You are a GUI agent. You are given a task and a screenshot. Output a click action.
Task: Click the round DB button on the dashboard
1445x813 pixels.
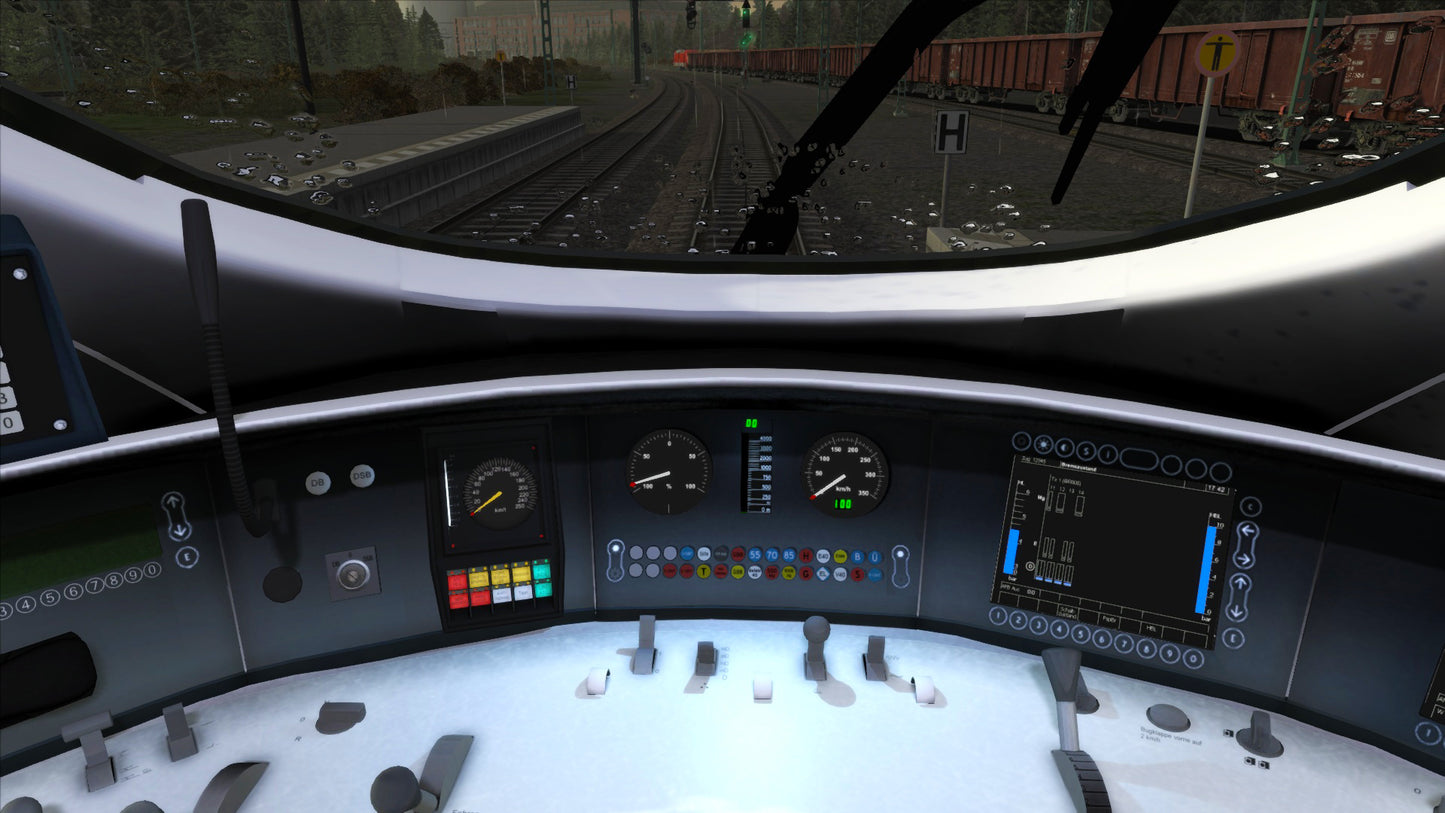pos(318,483)
